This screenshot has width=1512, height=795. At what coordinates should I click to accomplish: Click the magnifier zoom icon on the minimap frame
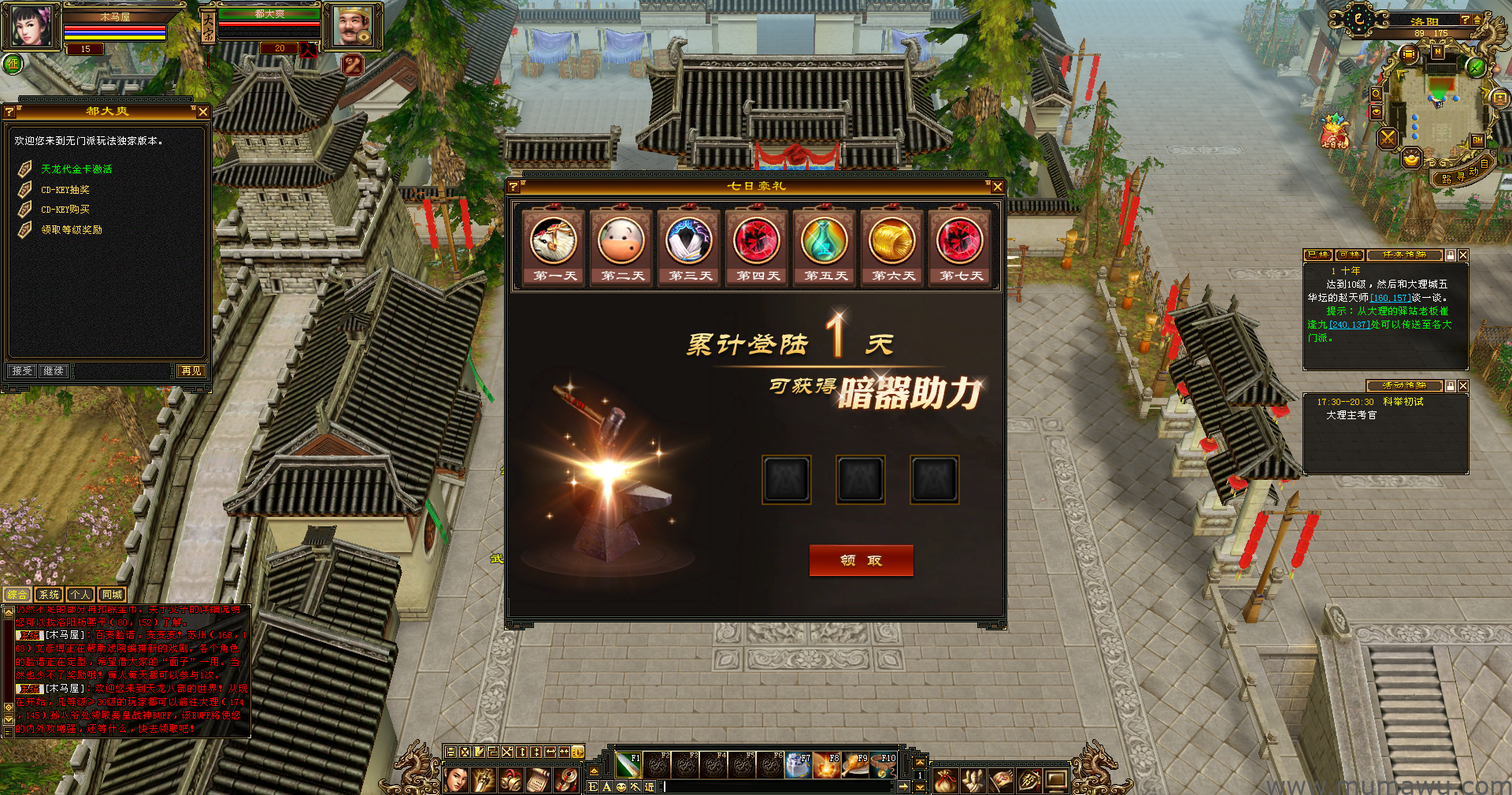[1377, 93]
